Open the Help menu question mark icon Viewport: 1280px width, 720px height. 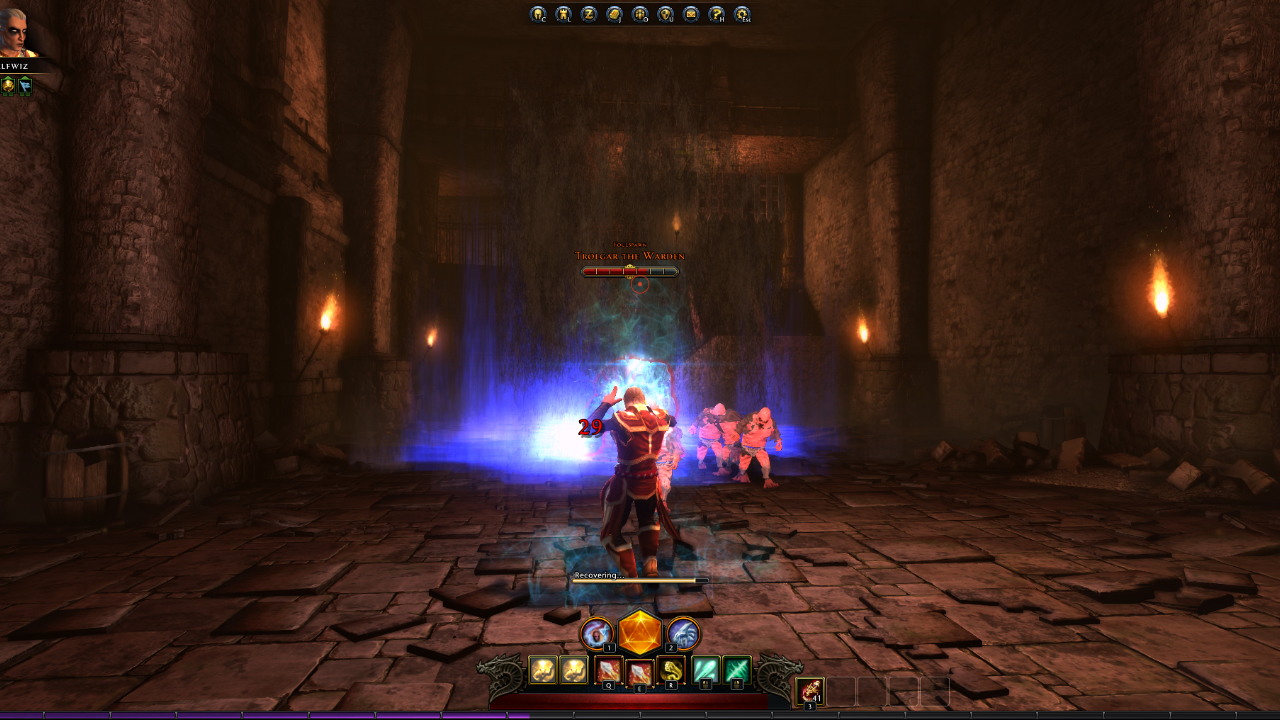pos(715,14)
